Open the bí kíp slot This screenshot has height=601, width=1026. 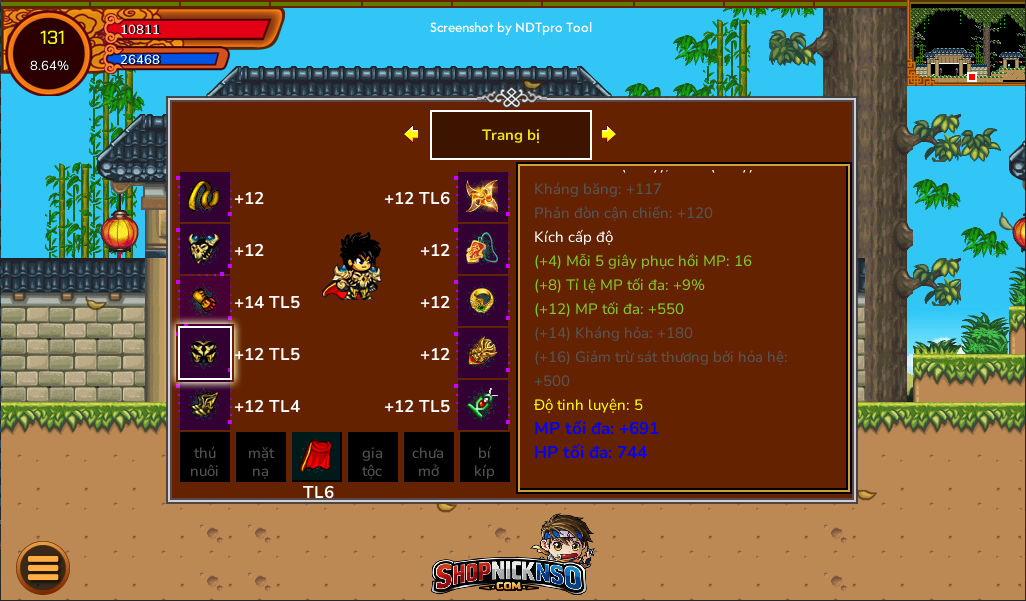pyautogui.click(x=484, y=458)
